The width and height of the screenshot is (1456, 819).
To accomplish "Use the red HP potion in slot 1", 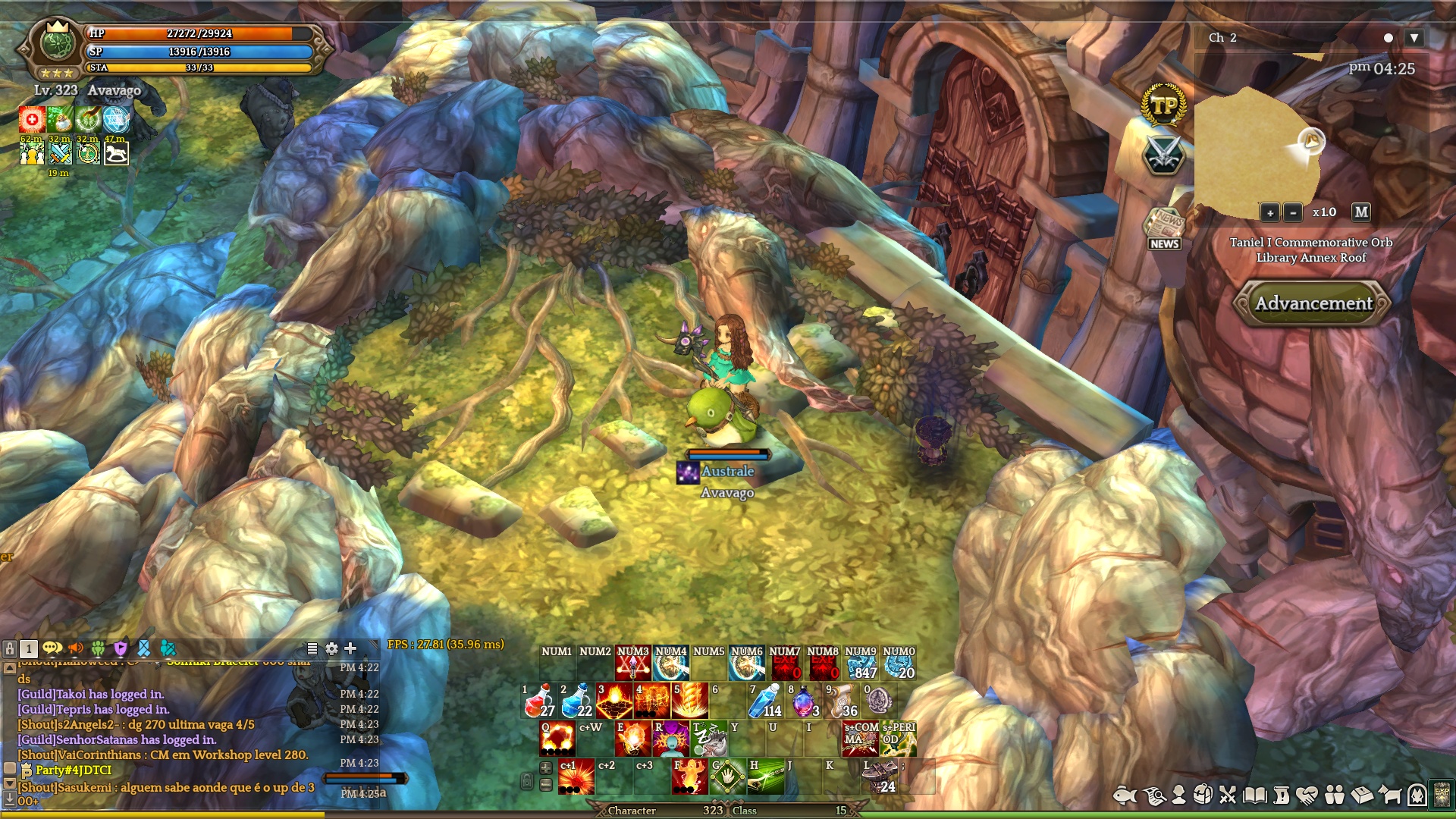I will [x=538, y=701].
